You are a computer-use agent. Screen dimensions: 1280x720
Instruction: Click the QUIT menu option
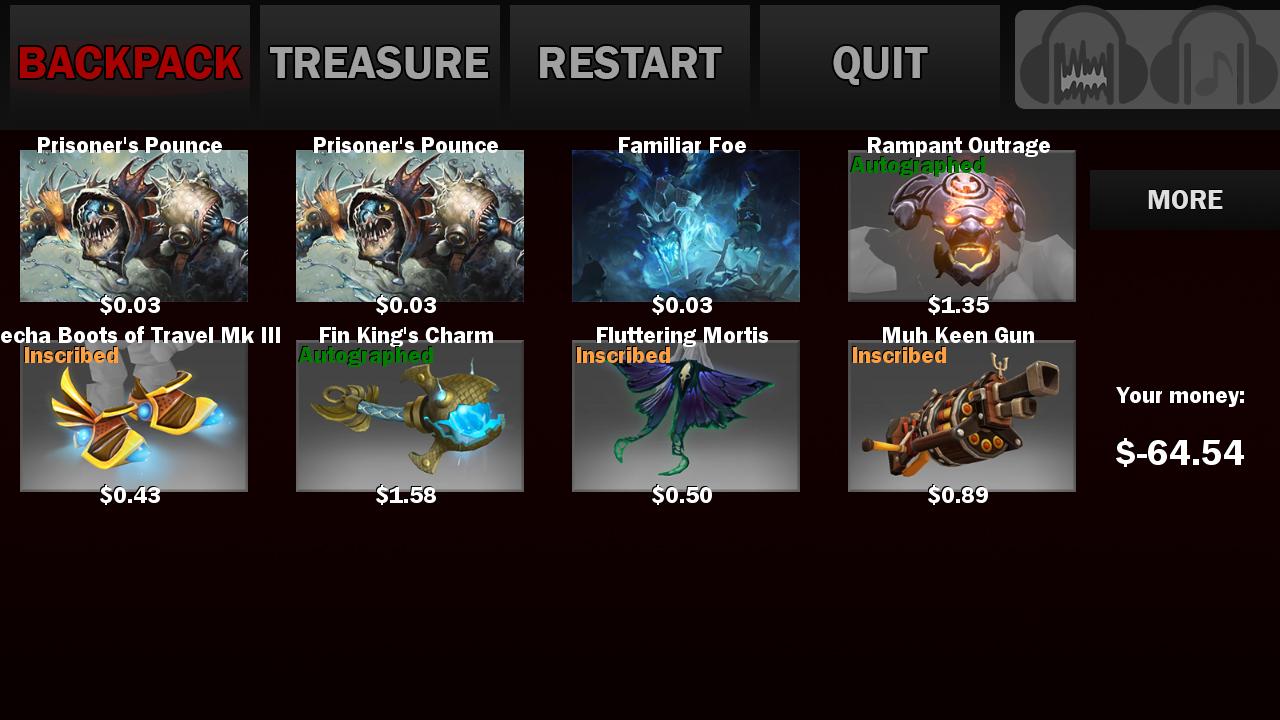coord(879,62)
